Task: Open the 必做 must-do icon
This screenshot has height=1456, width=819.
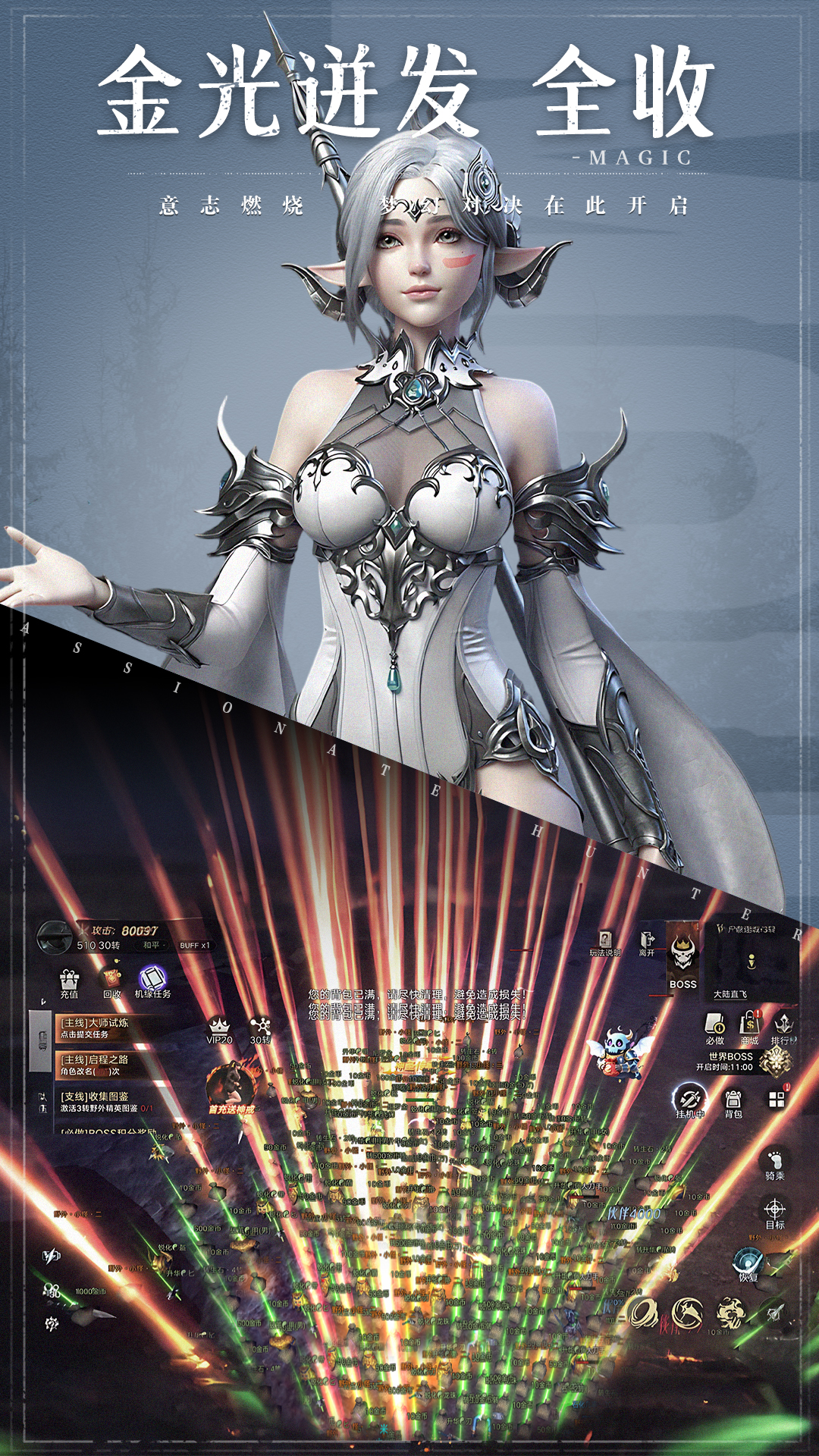Action: tap(715, 1028)
